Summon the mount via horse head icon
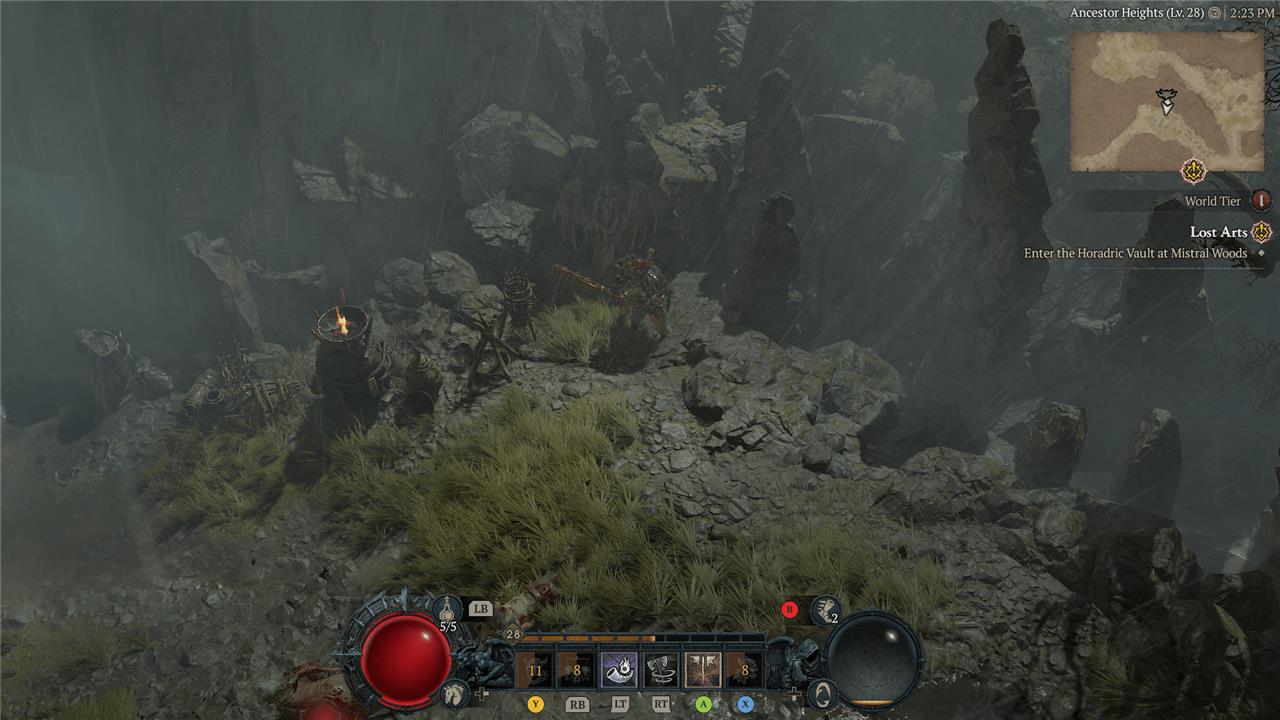Viewport: 1280px width, 720px height. pyautogui.click(x=454, y=692)
